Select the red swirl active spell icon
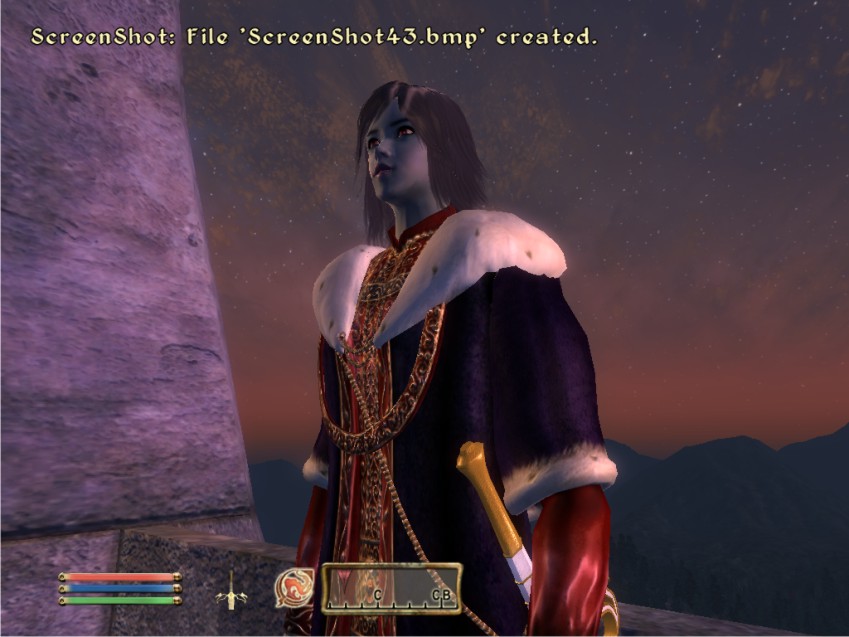849x637 pixels. tap(293, 588)
